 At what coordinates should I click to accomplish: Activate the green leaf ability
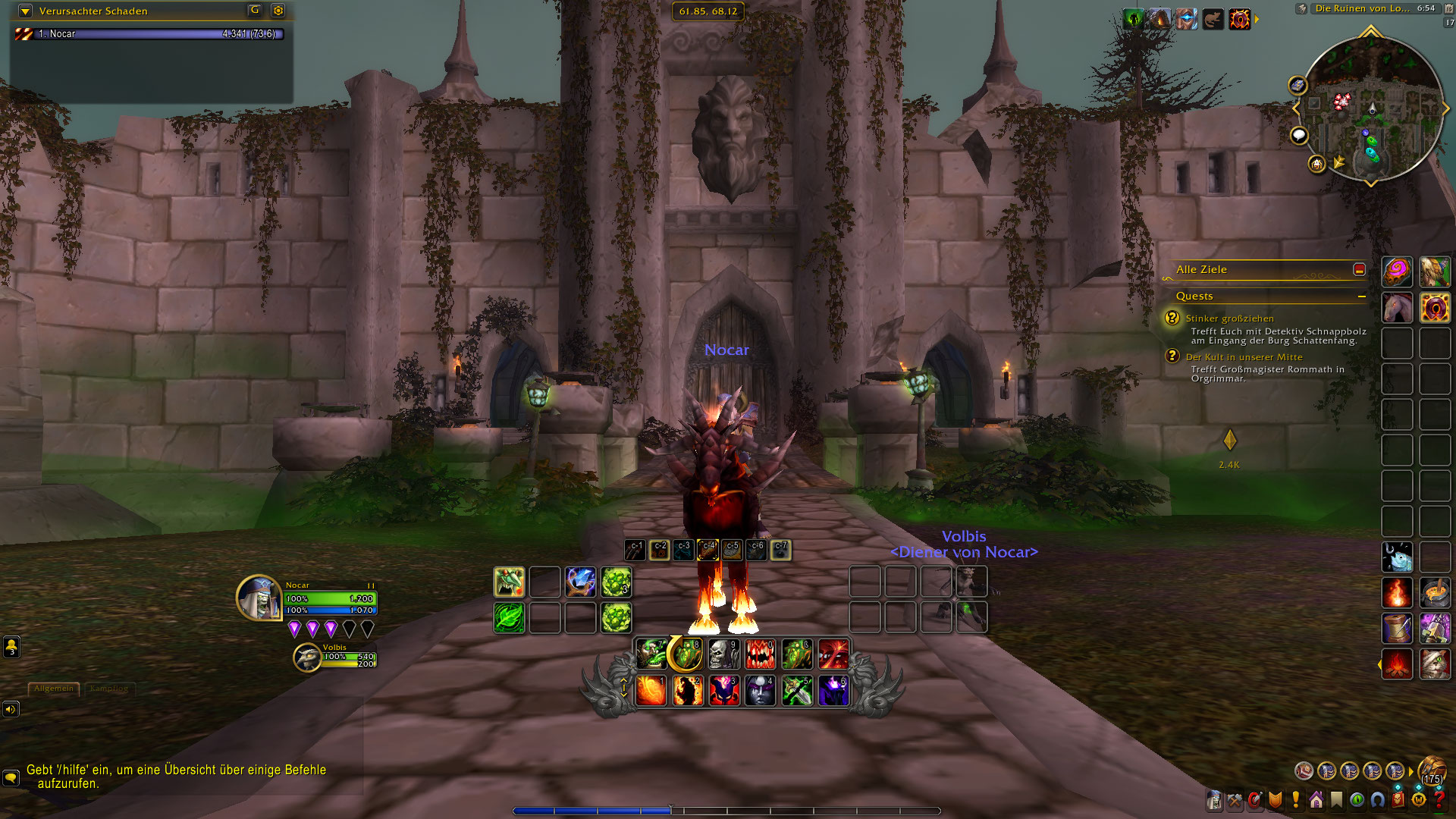click(x=509, y=618)
